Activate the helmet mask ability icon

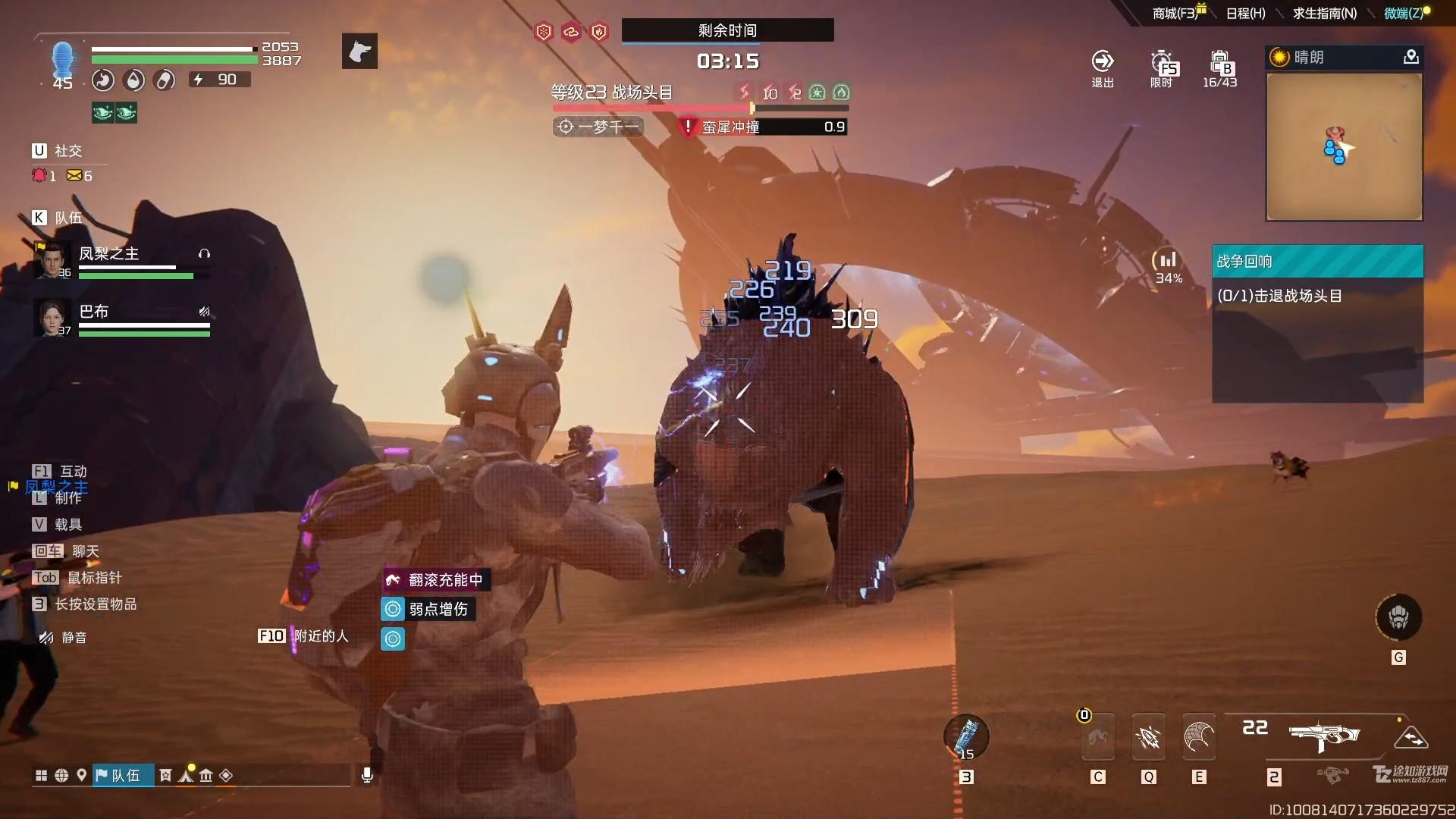click(x=1398, y=617)
